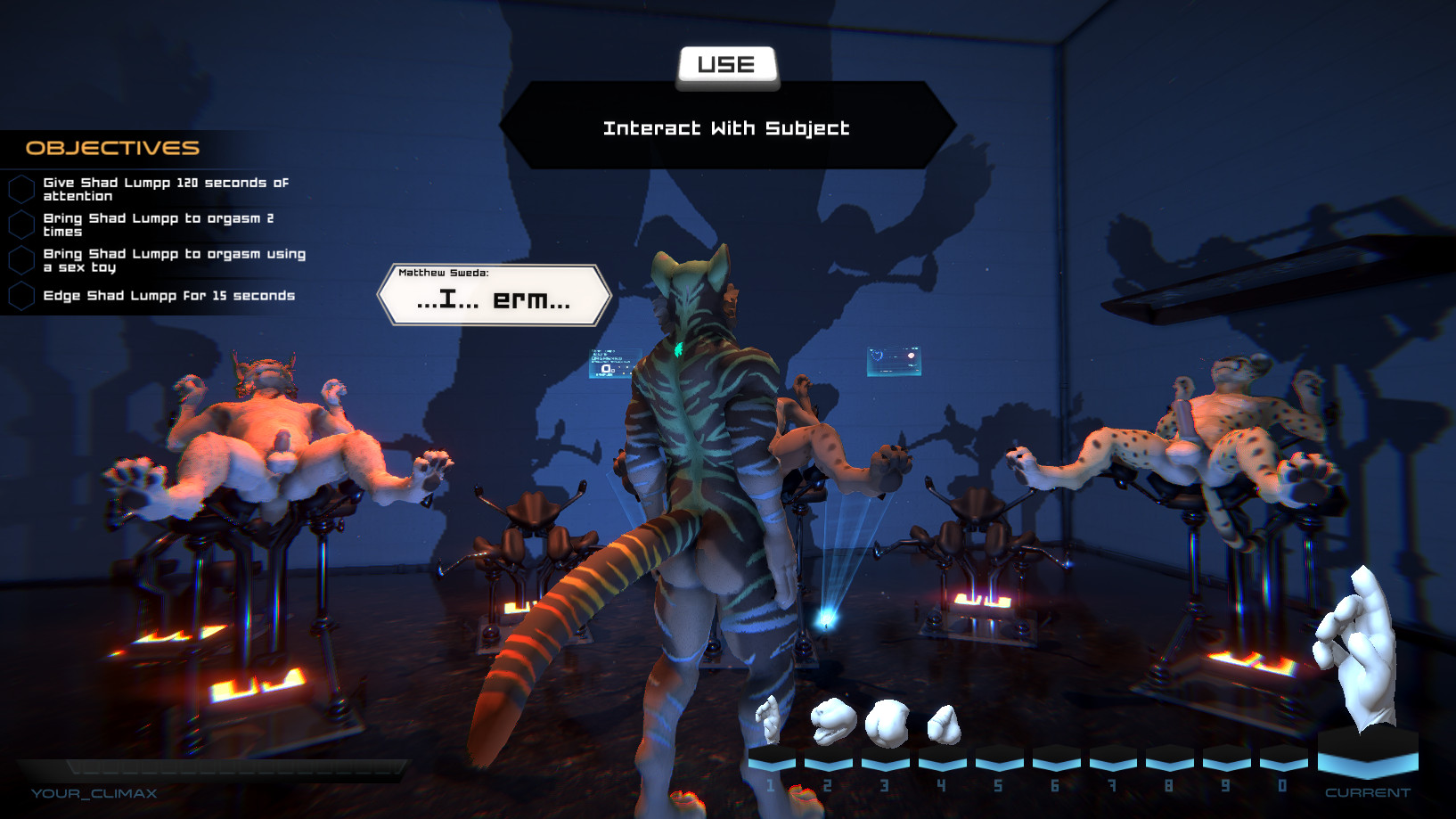Select the Interact With Subject prompt

(726, 128)
